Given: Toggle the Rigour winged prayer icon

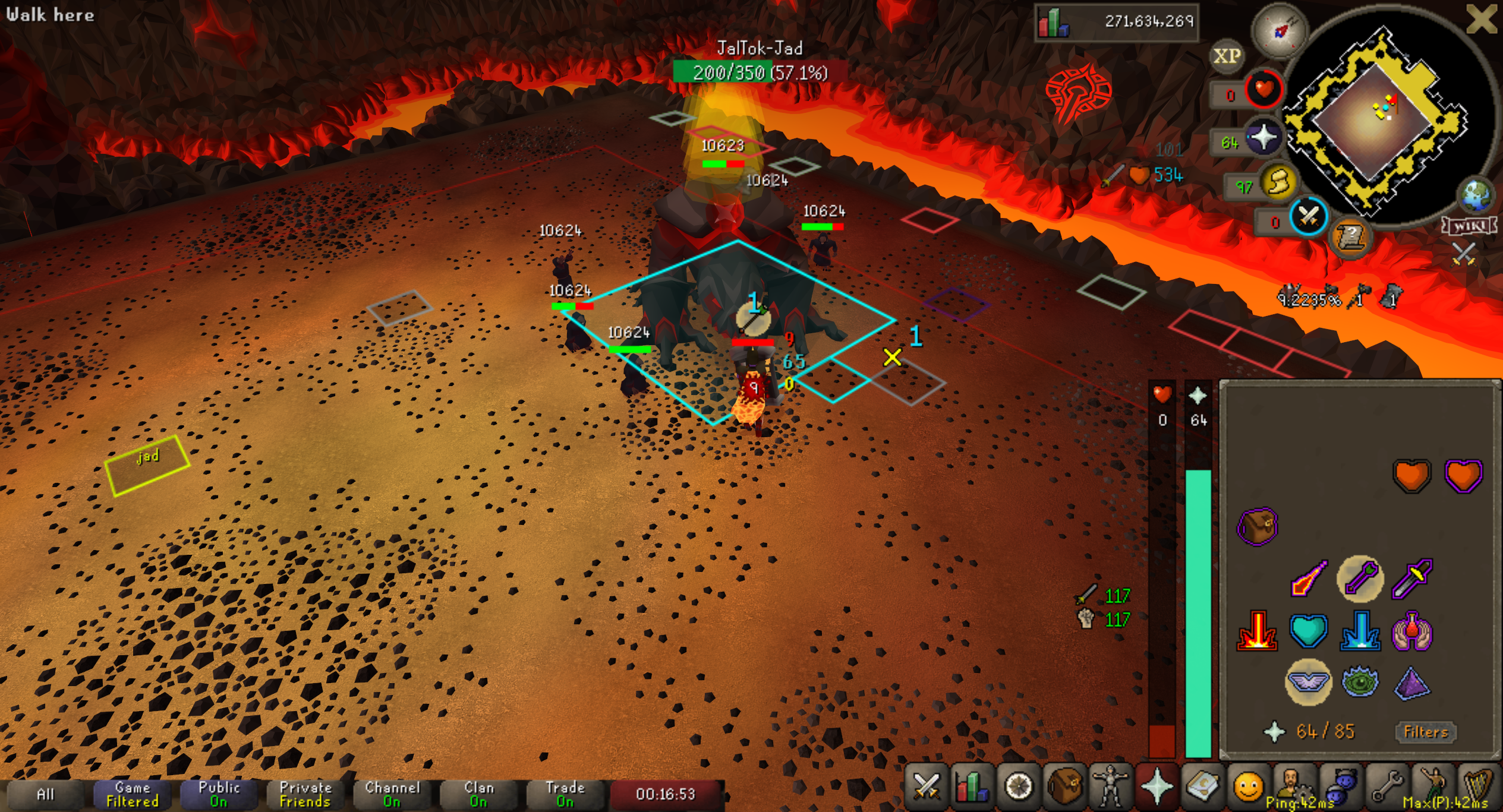Looking at the screenshot, I should coord(1308,682).
